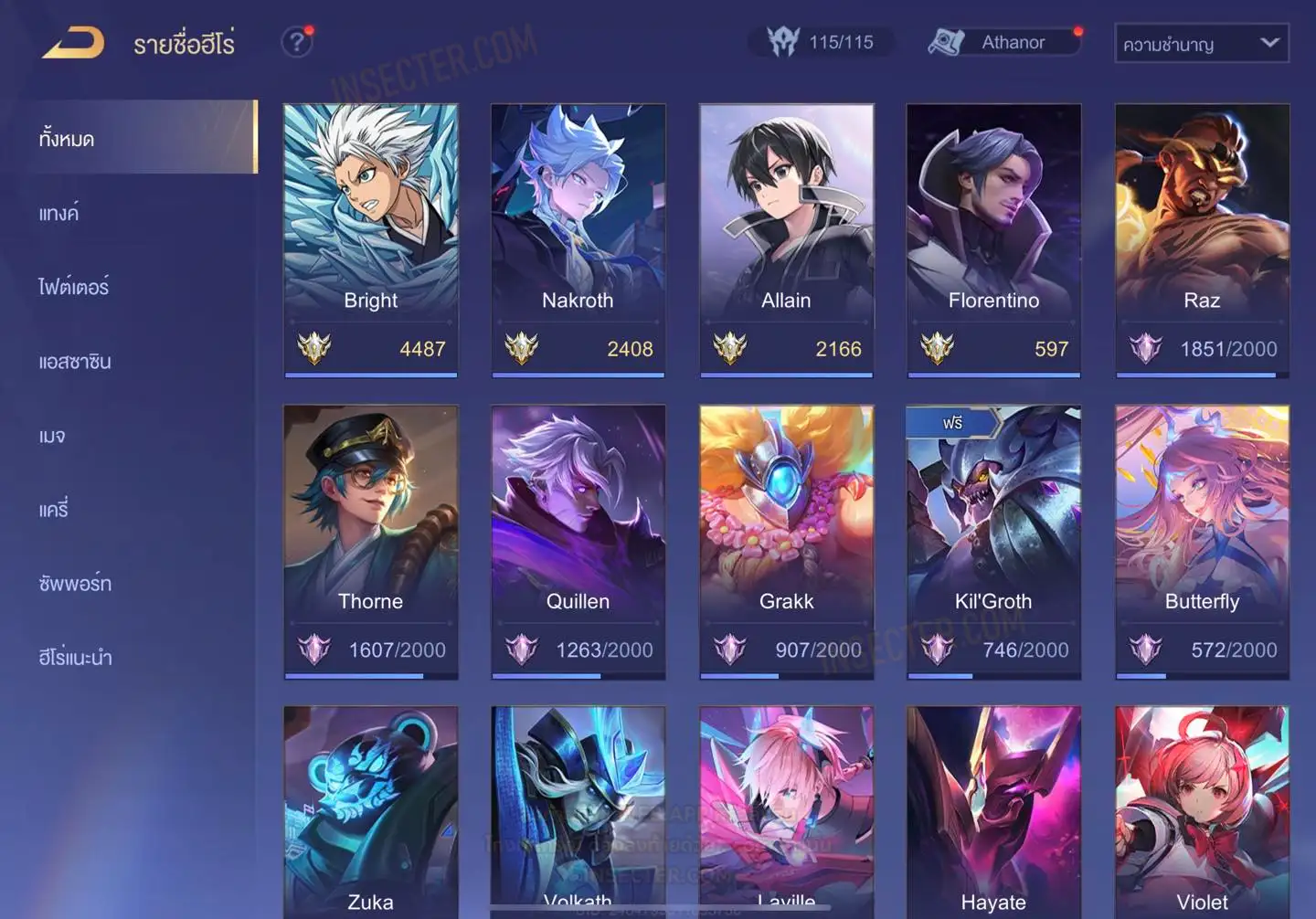Open the Athanor button
Viewport: 1316px width, 919px height.
tap(1003, 42)
